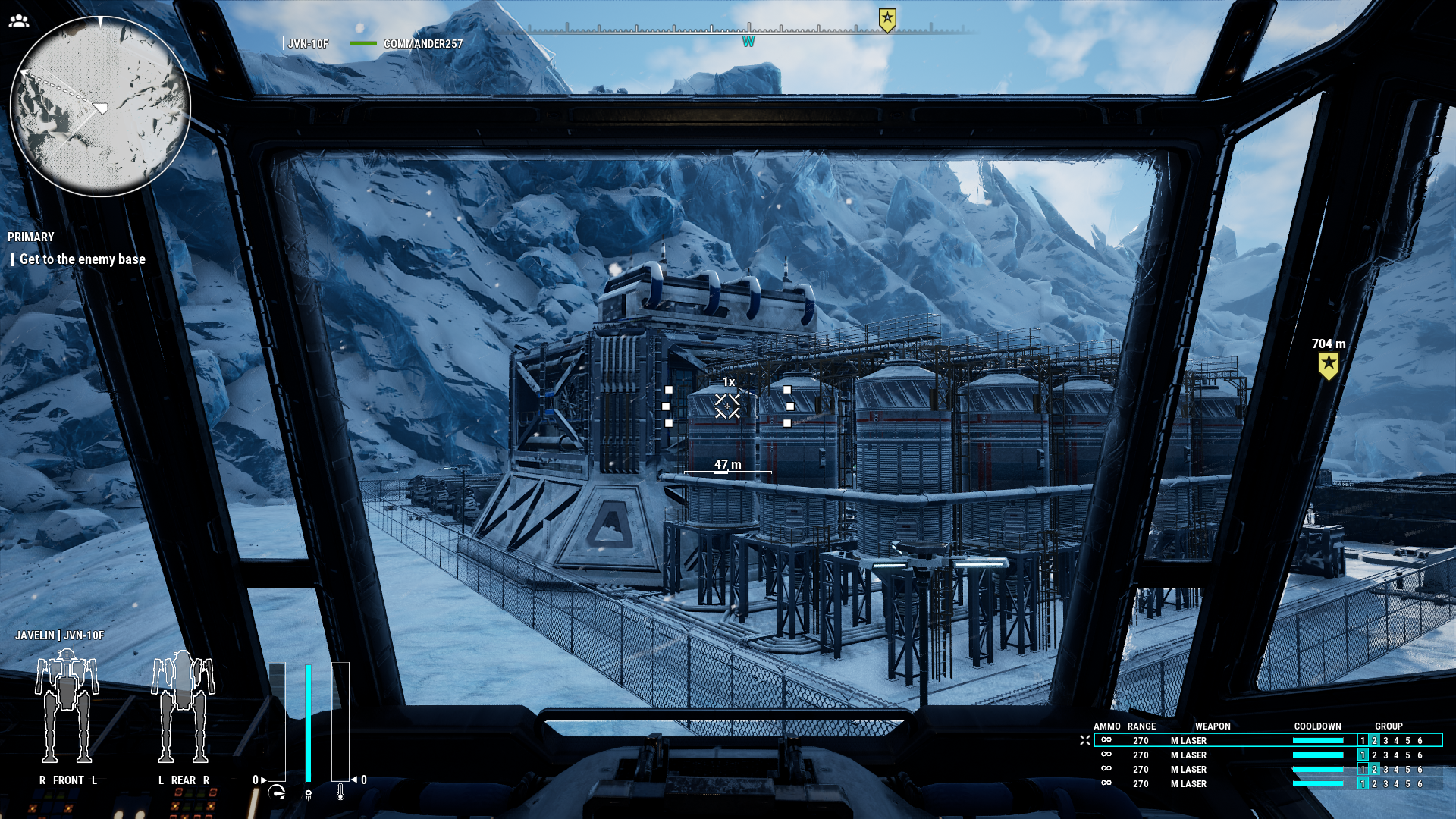
Task: Select the highlighted M LASER weapon row
Action: (1266, 740)
